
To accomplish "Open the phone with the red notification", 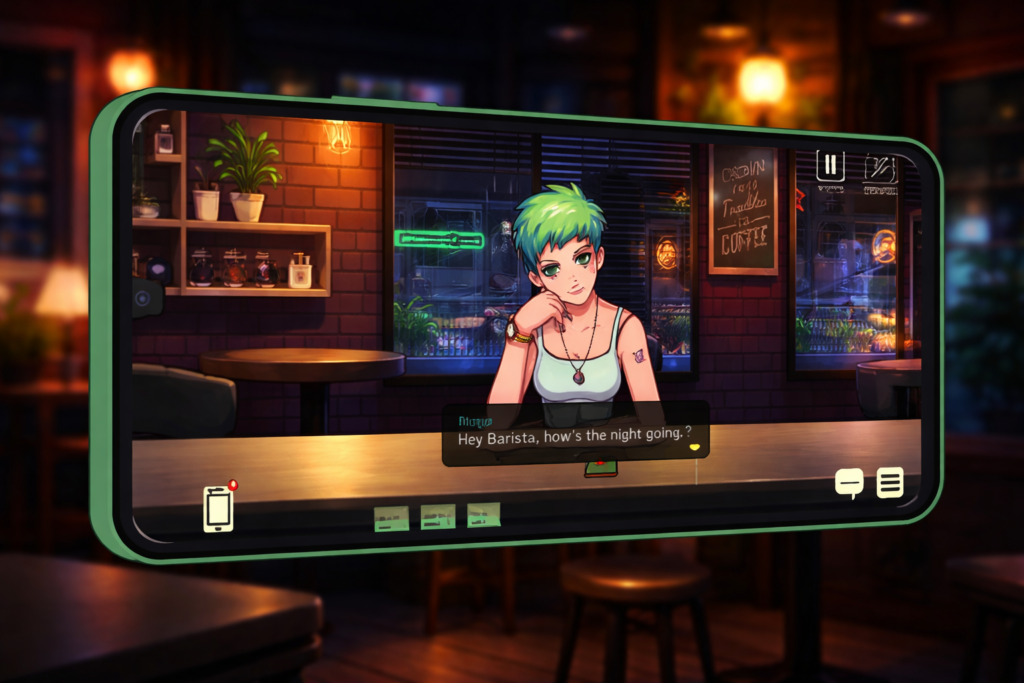I will pos(218,508).
